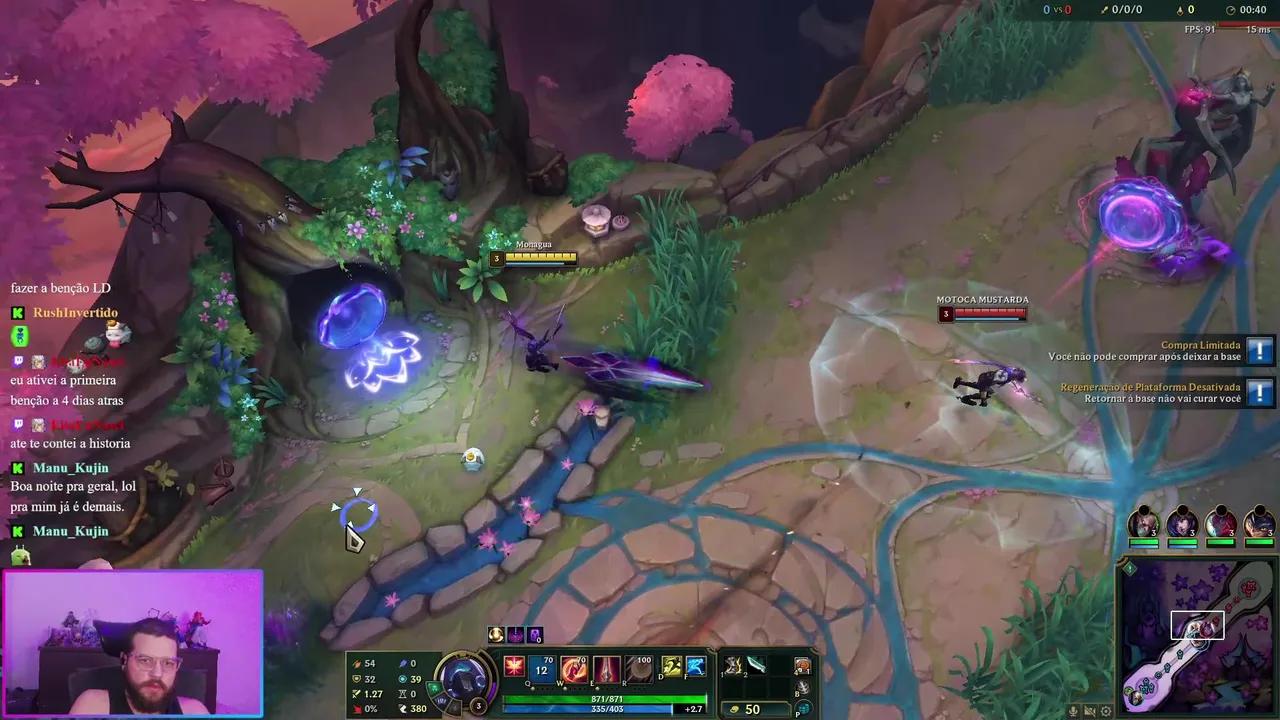Cast the W ability showing 70 cost
Image resolution: width=1280 pixels, height=720 pixels.
573,668
